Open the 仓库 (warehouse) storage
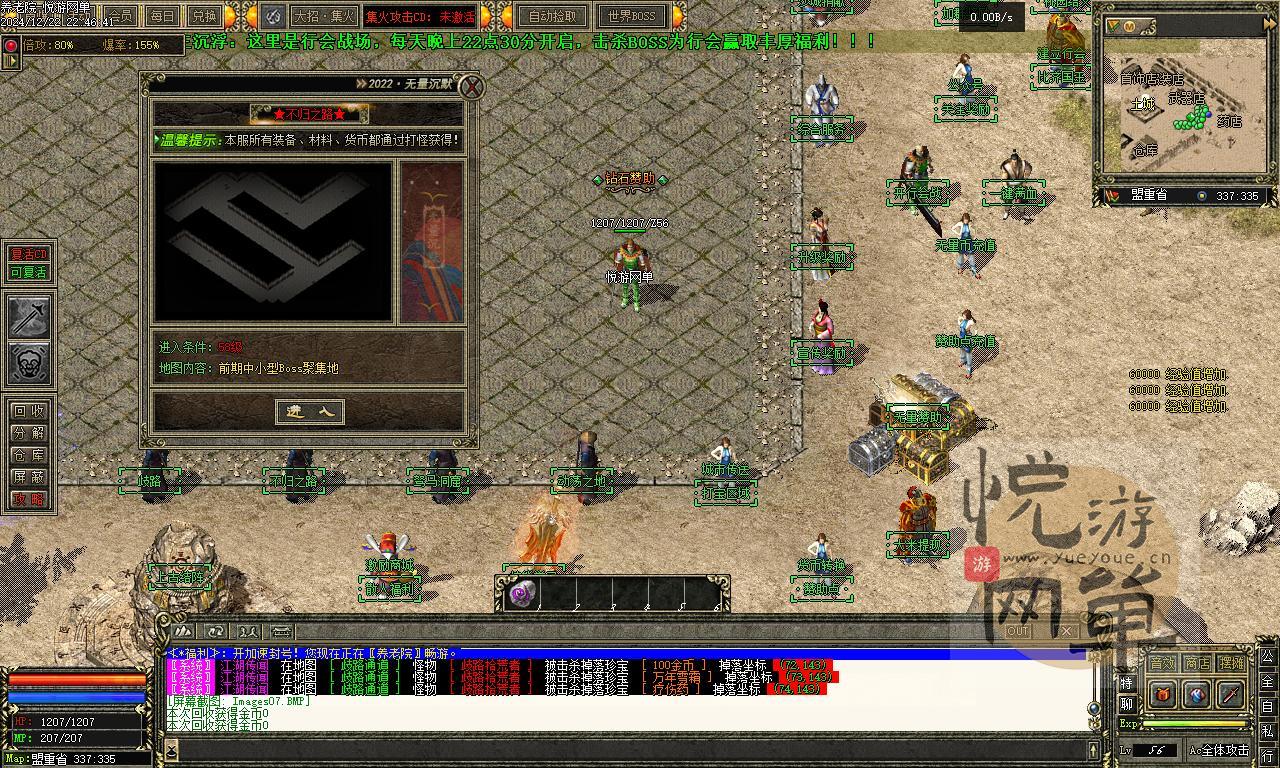Image resolution: width=1280 pixels, height=768 pixels. [29, 455]
